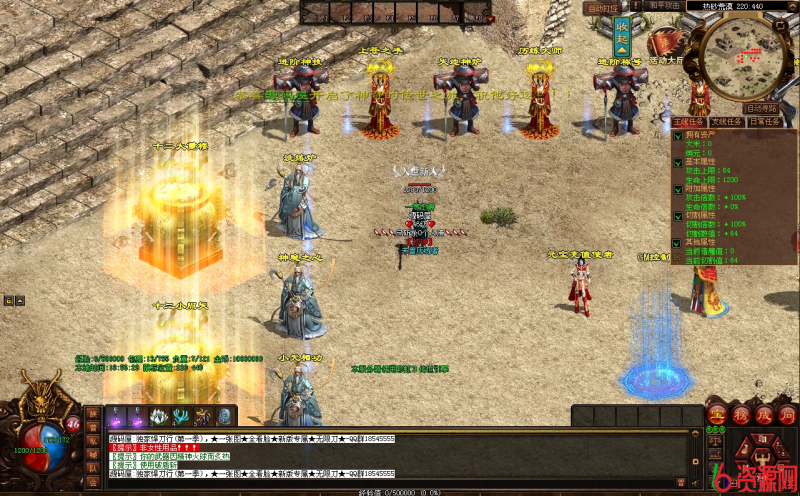Open the 榜 ranking round button
Viewport: 800px width, 496px height.
tap(740, 415)
